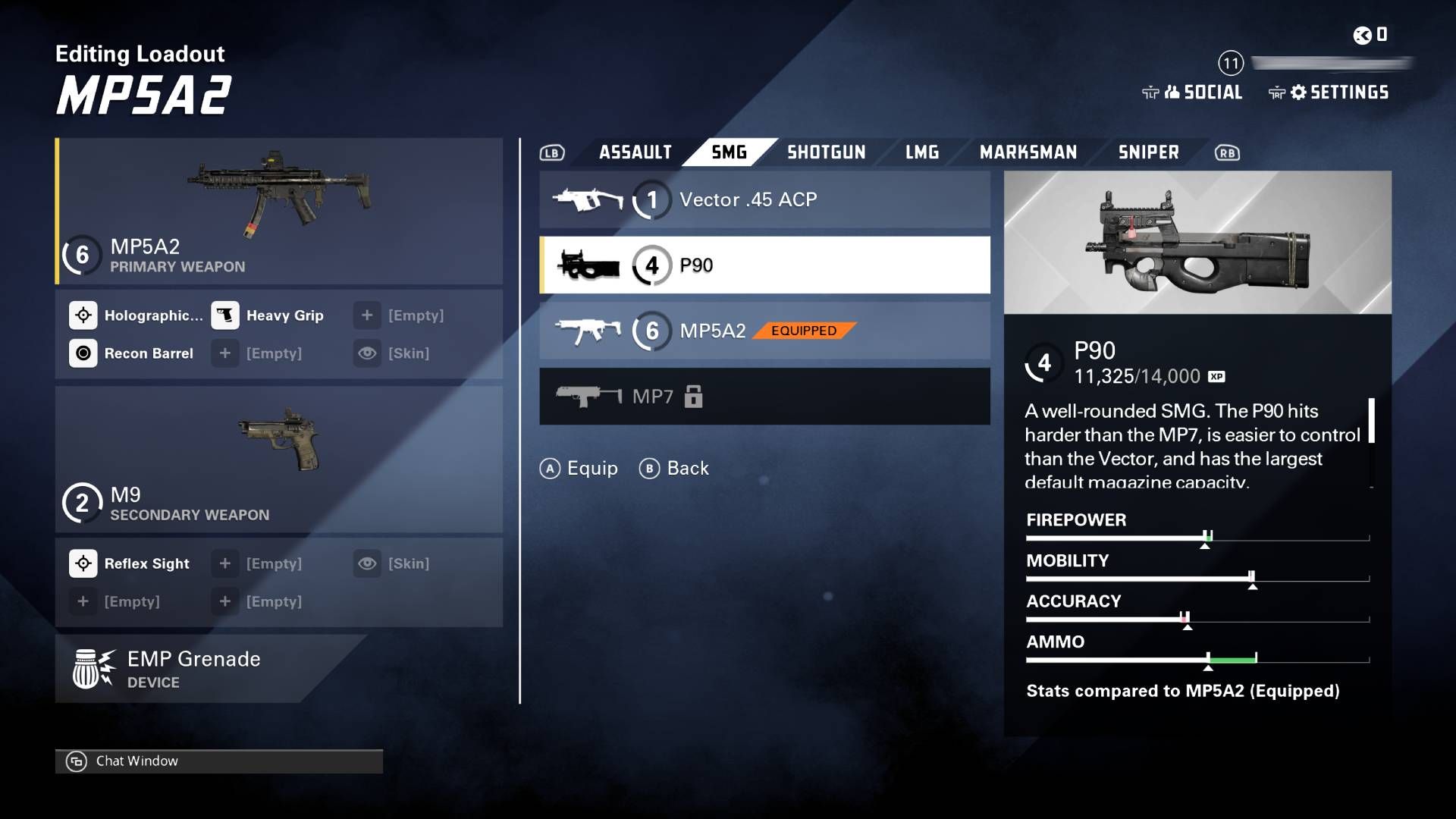Toggle the Skin eye icon for the M9
This screenshot has height=819, width=1456.
pos(368,563)
